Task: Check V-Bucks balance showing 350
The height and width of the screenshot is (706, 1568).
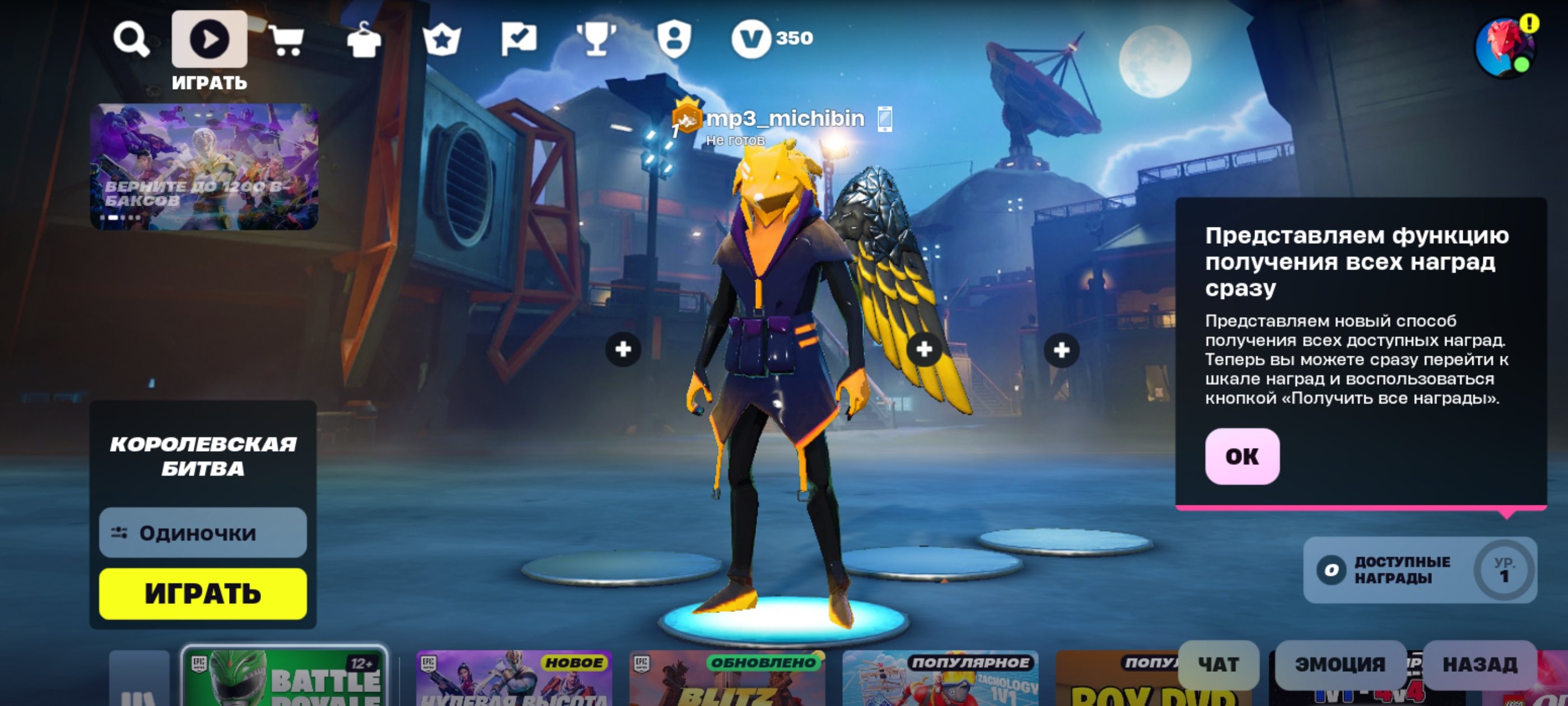Action: click(x=769, y=39)
